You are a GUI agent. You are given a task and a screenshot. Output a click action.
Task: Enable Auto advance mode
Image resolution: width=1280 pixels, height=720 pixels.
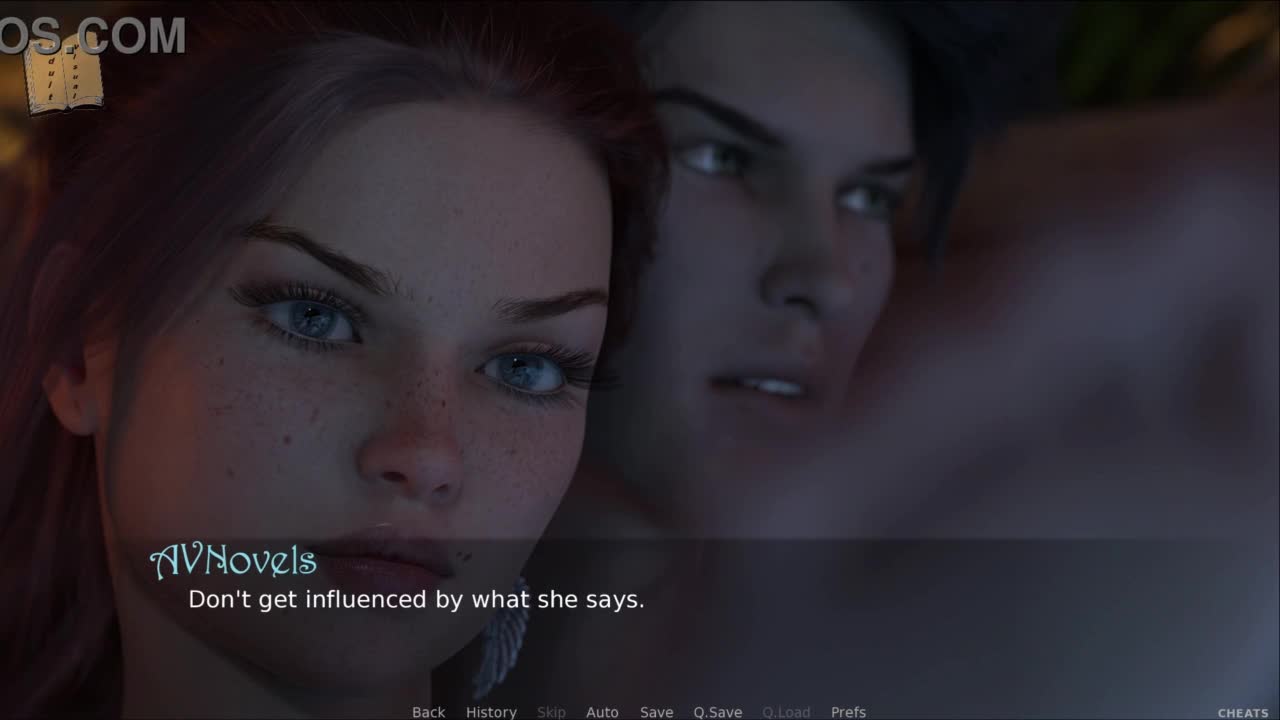point(602,712)
